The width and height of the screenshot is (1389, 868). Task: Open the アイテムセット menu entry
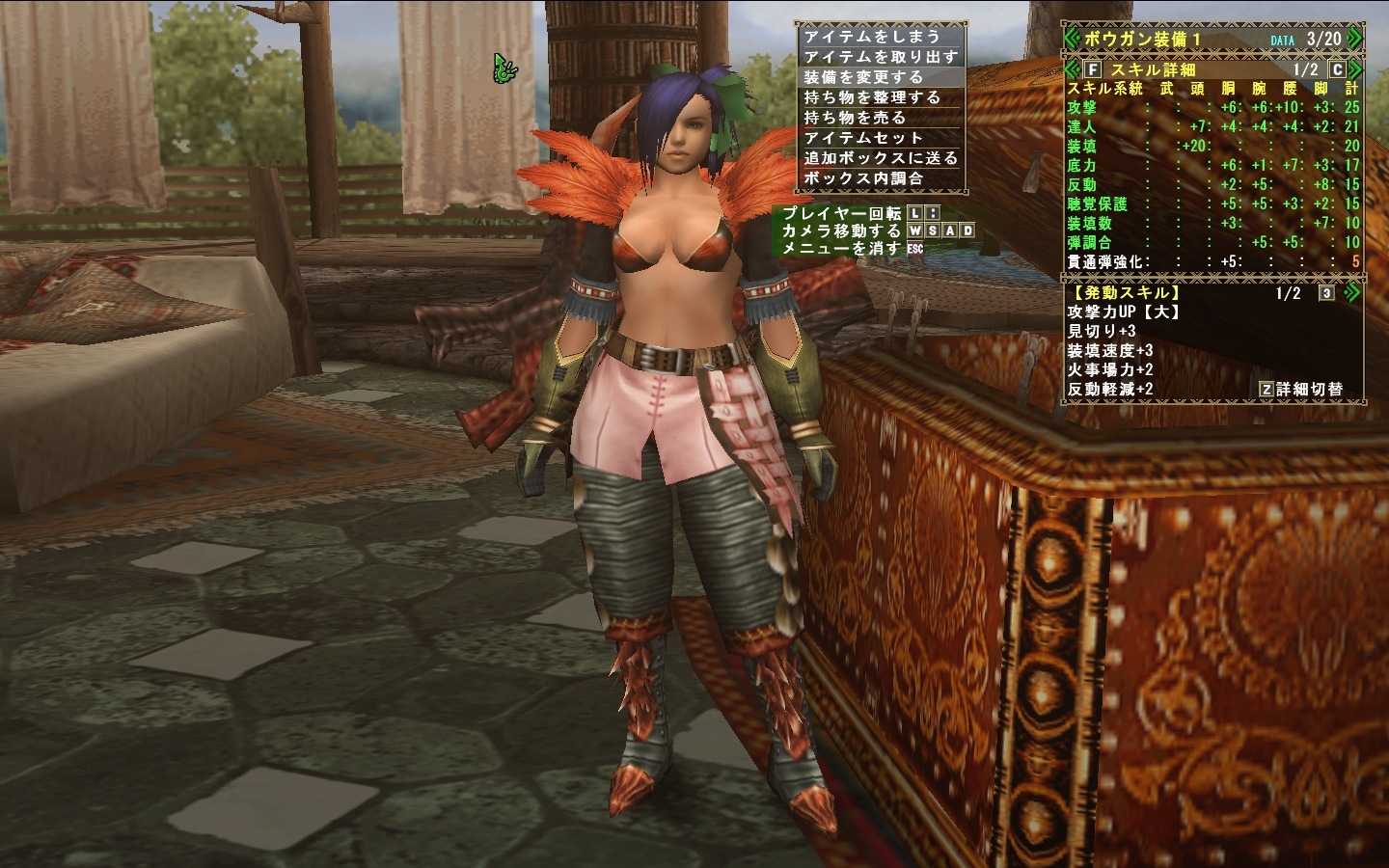863,138
